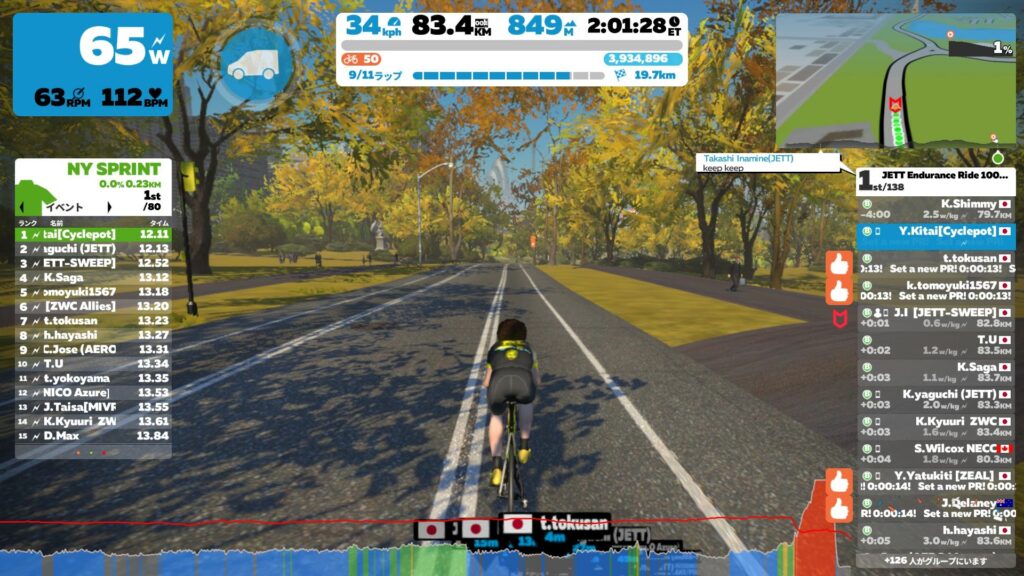The width and height of the screenshot is (1024, 576).
Task: Select K.Shimmy in the nearby riders list
Action: coord(935,209)
